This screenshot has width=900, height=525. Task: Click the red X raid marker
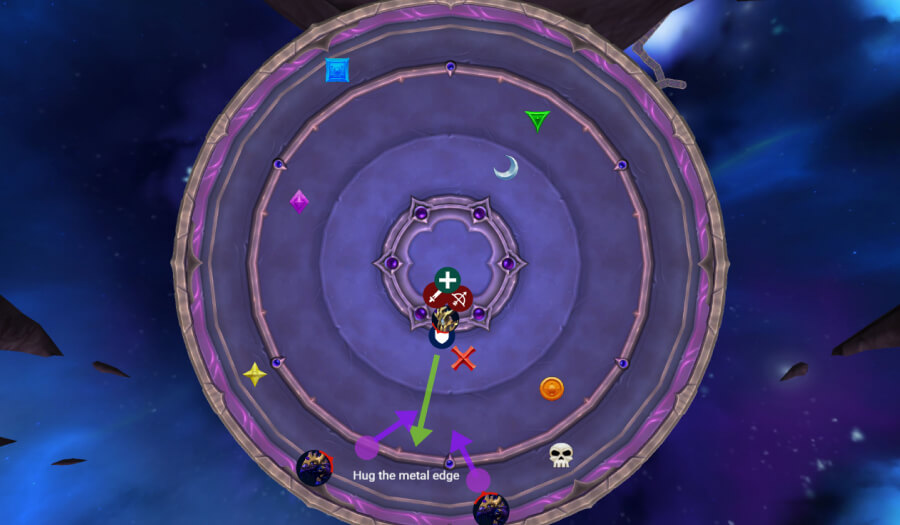click(x=462, y=358)
